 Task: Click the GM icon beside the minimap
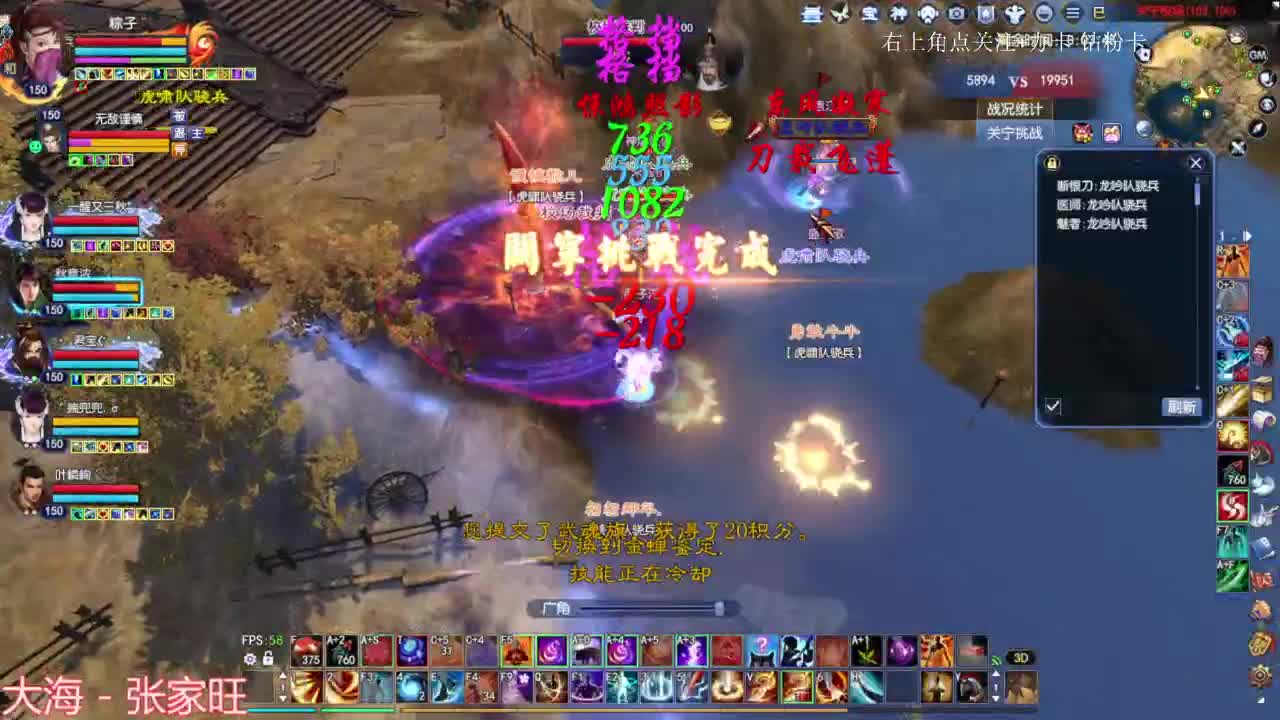(1257, 55)
